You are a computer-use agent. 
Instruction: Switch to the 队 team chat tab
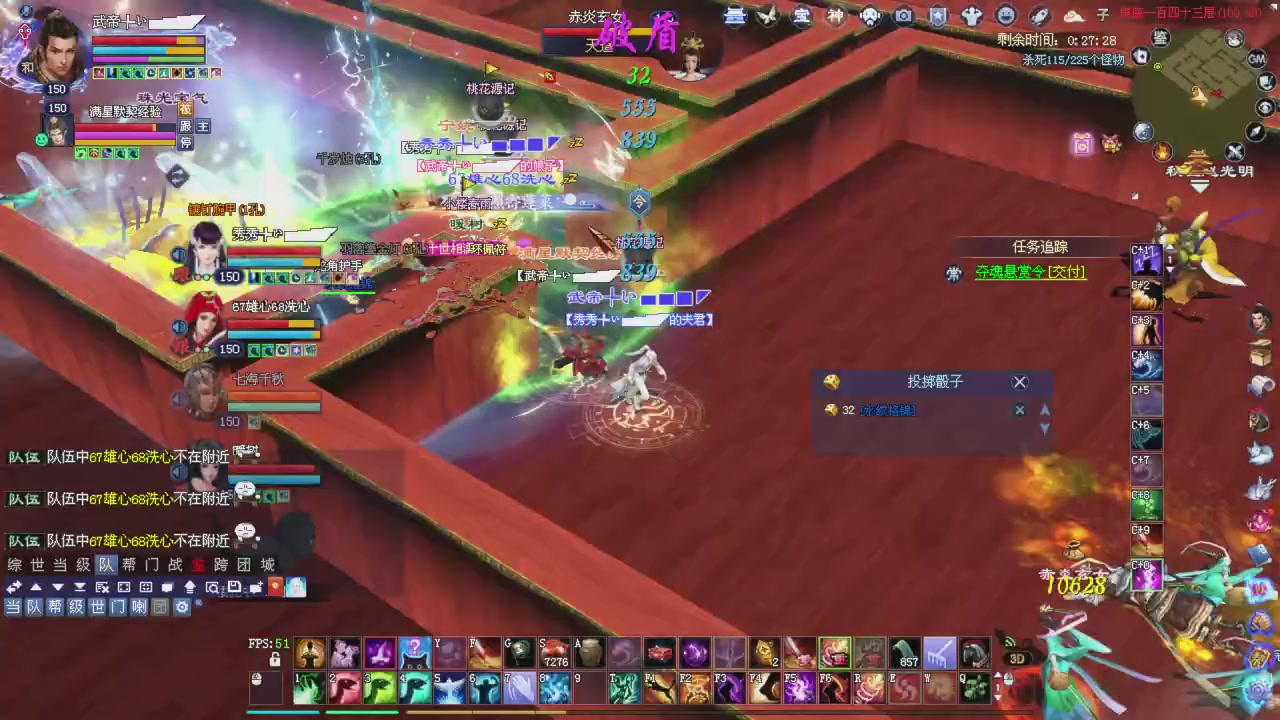105,564
